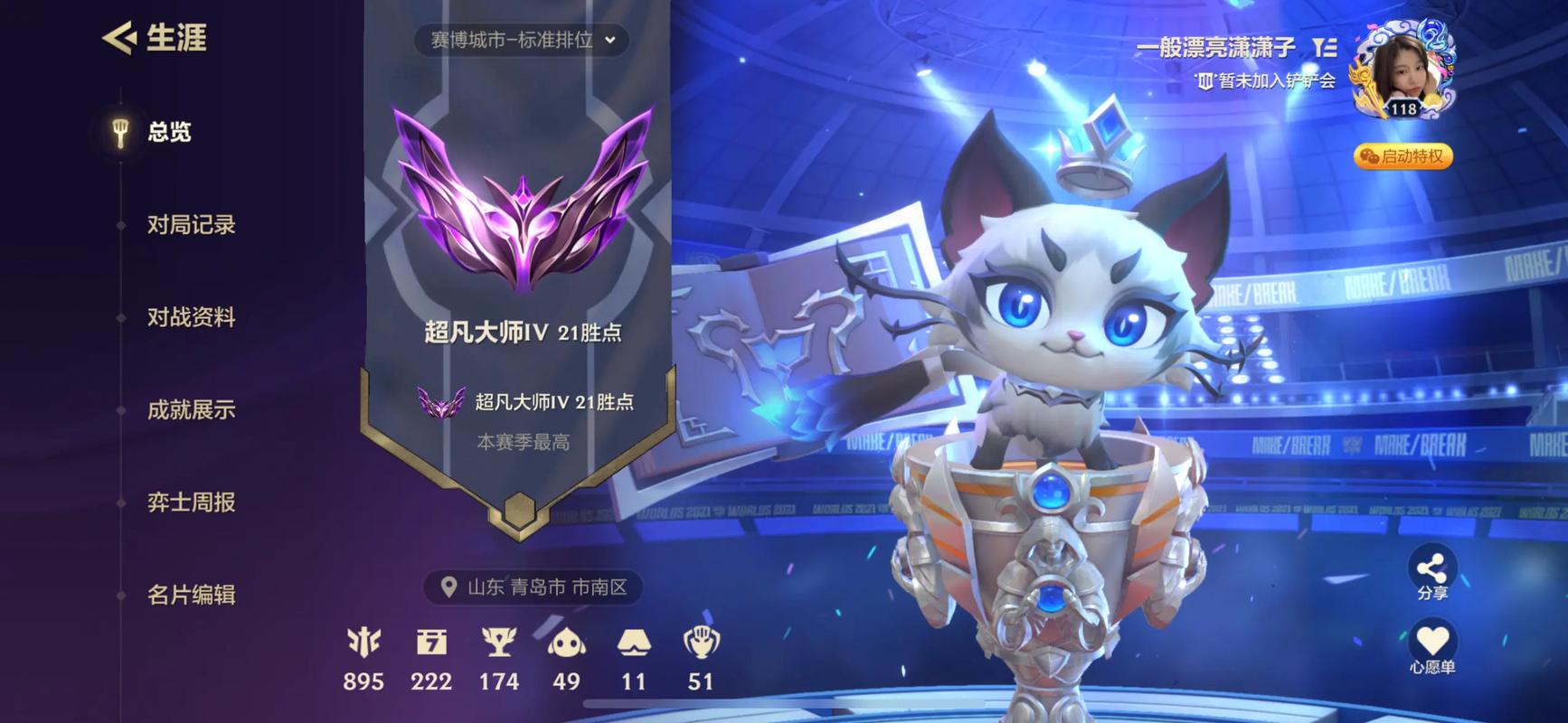Tap the 山东 青岛市 市南区 location tag
1568x723 pixels.
click(x=534, y=587)
